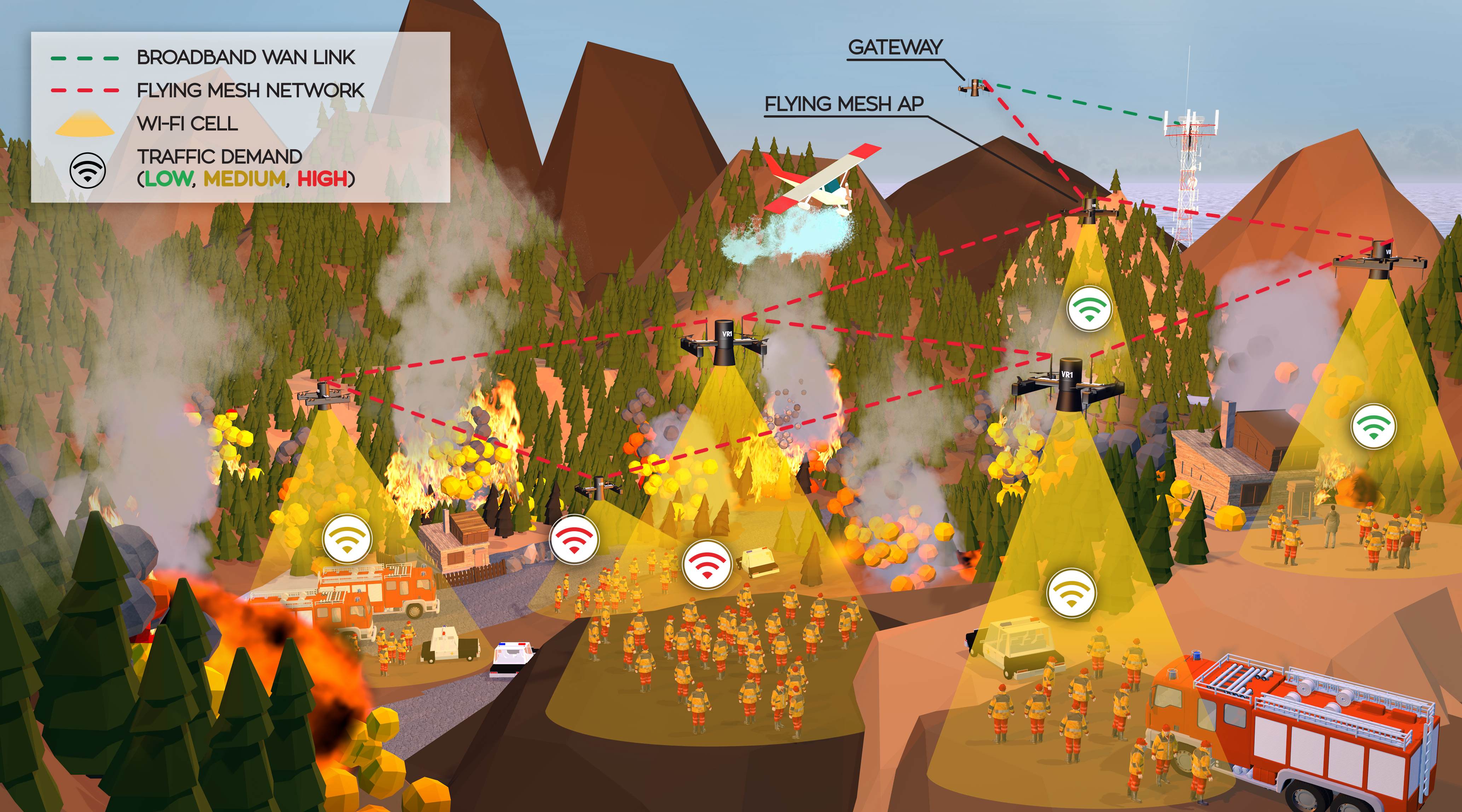Click the Wi-Fi Cell legend entry
Viewport: 1462px width, 812px height.
click(x=187, y=123)
